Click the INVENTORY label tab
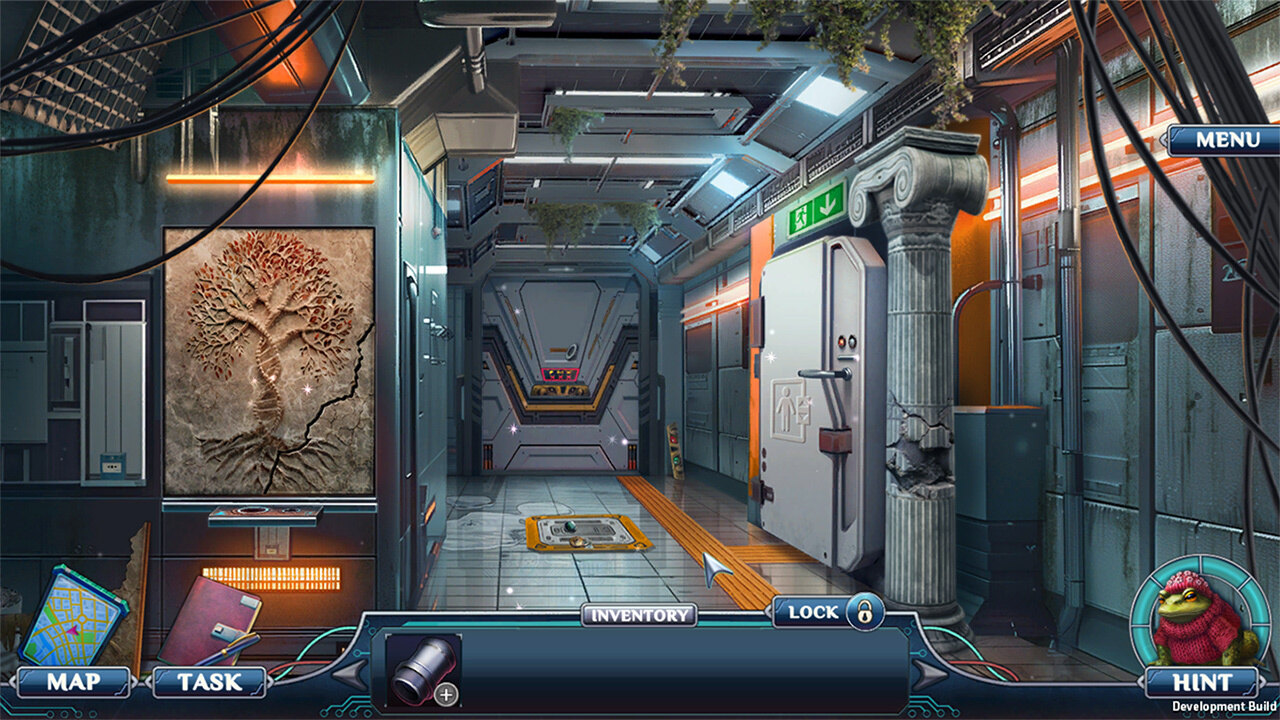 pos(639,615)
